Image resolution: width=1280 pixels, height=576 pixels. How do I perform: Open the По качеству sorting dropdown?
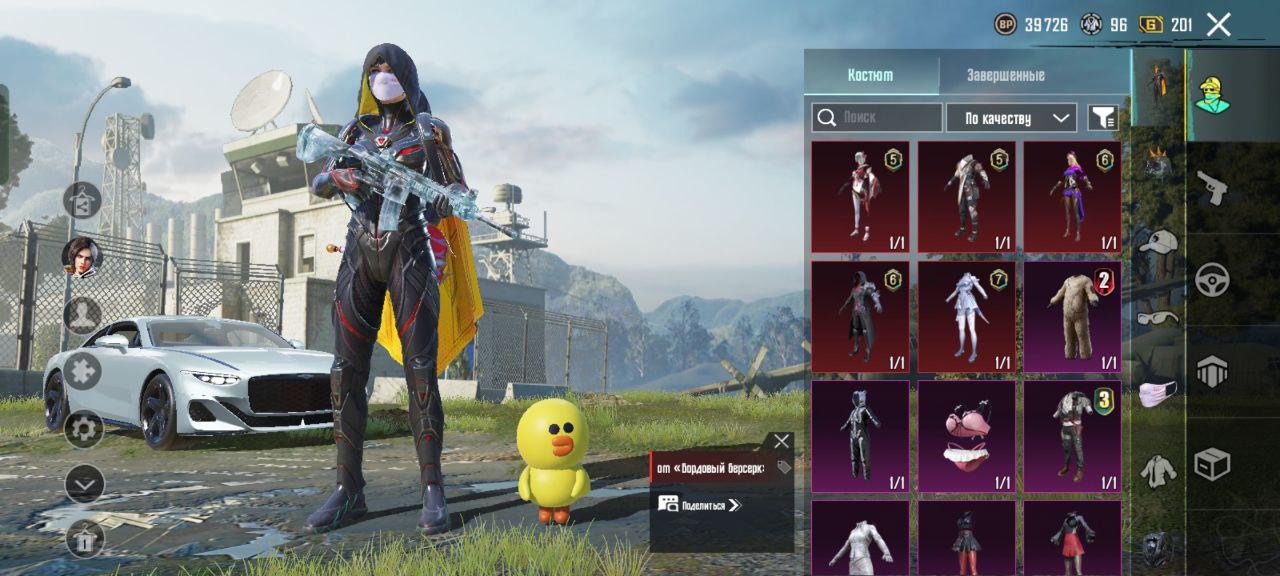coord(1011,118)
